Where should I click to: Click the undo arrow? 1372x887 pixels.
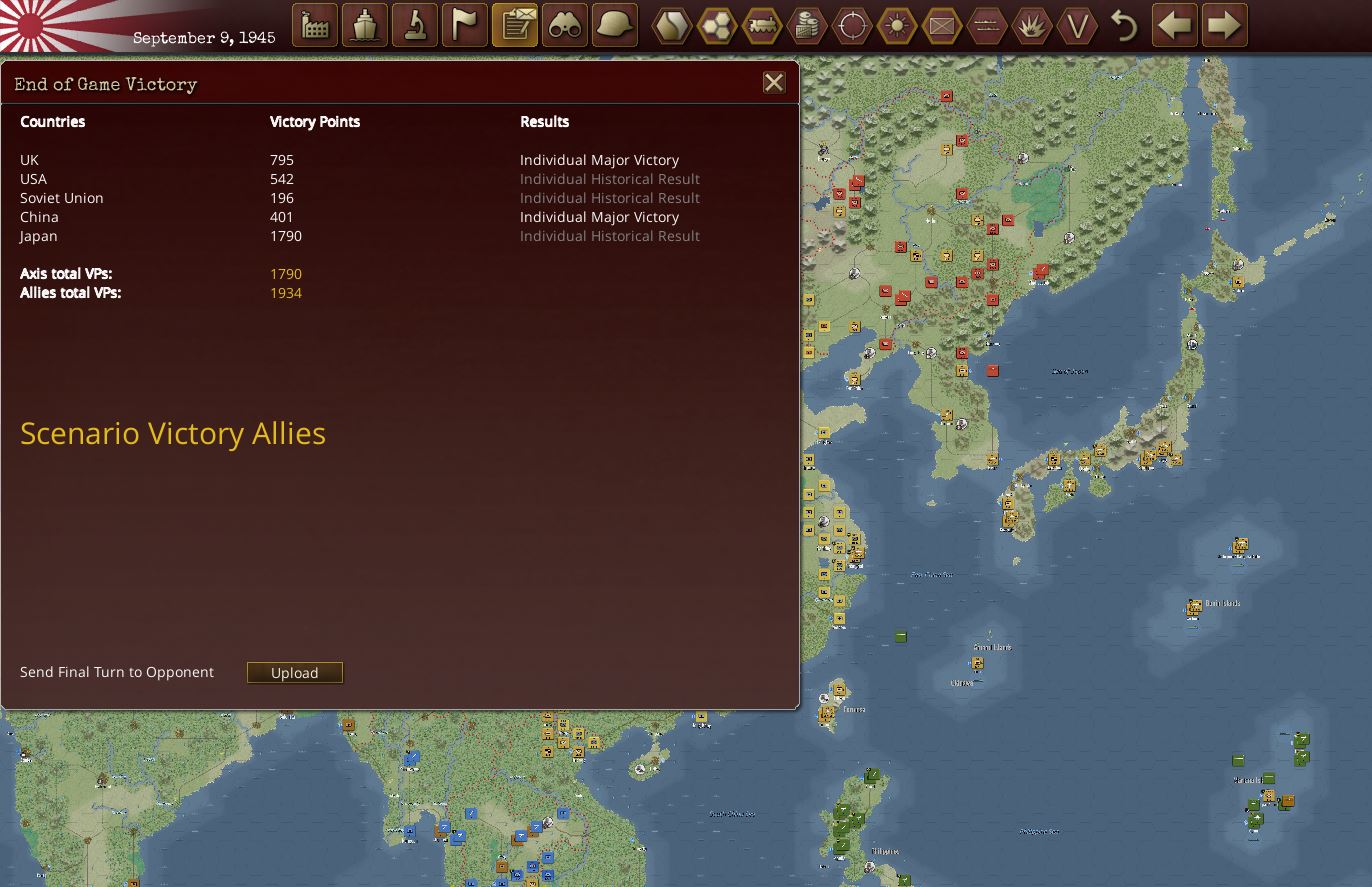pos(1126,25)
